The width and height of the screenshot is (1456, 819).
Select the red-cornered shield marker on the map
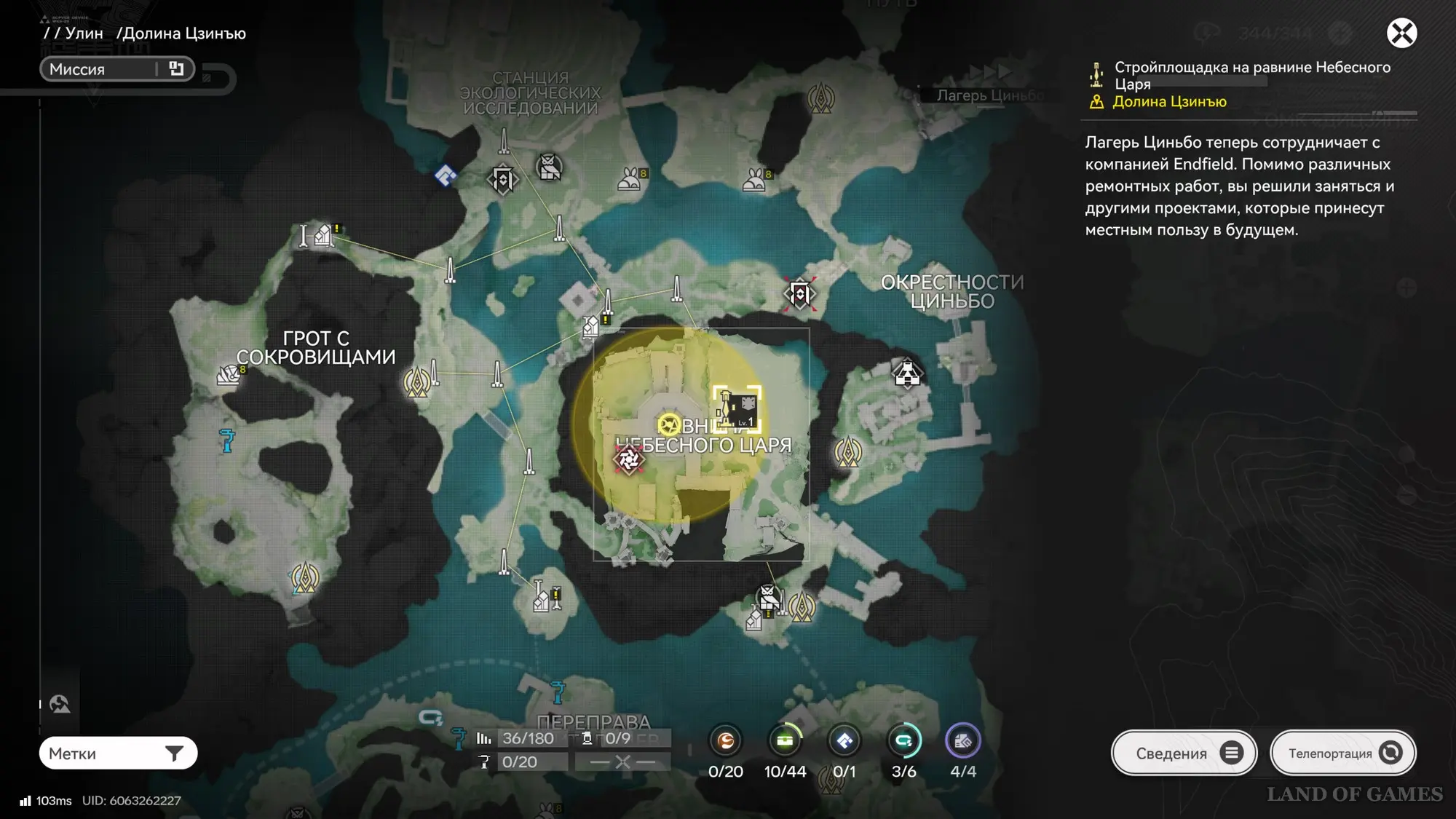pyautogui.click(x=800, y=294)
